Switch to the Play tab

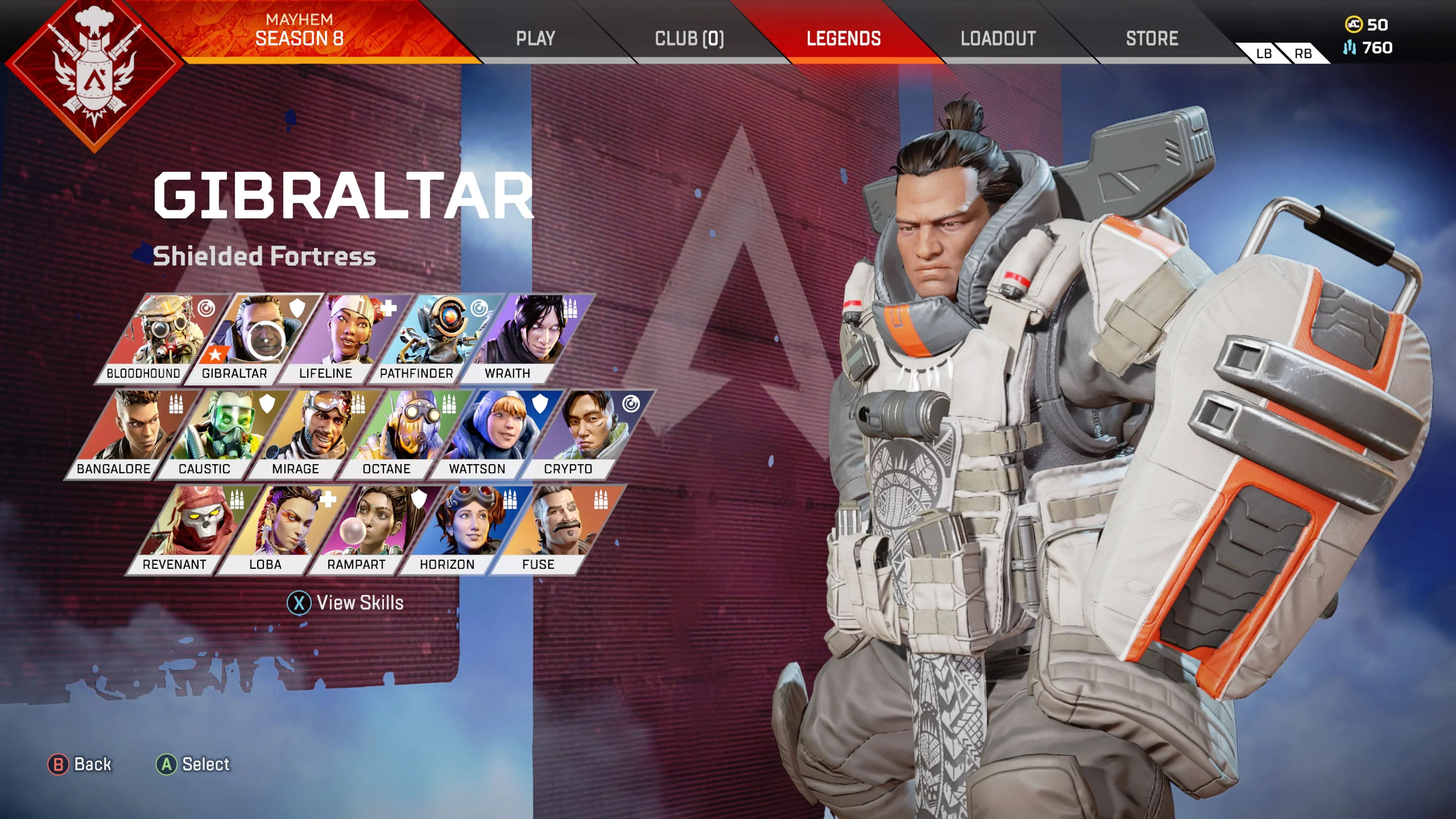click(x=535, y=38)
